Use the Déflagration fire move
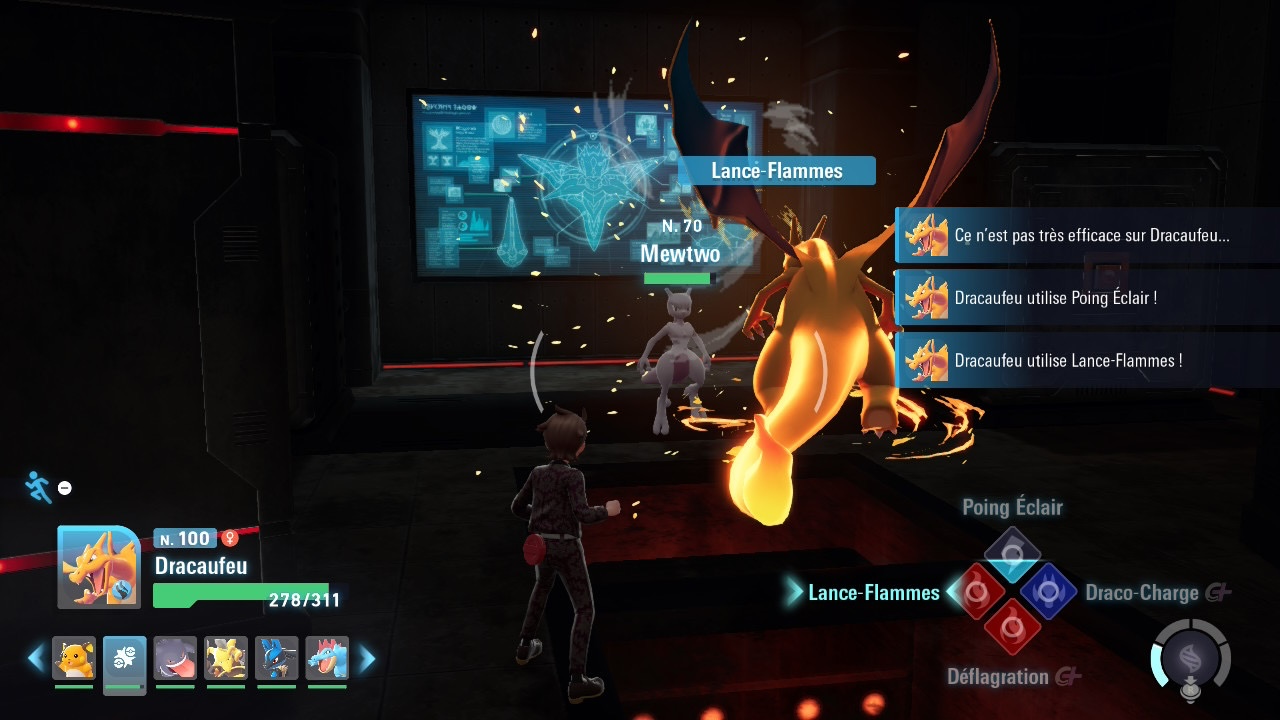Screen dimensions: 1280x720 click(1012, 627)
